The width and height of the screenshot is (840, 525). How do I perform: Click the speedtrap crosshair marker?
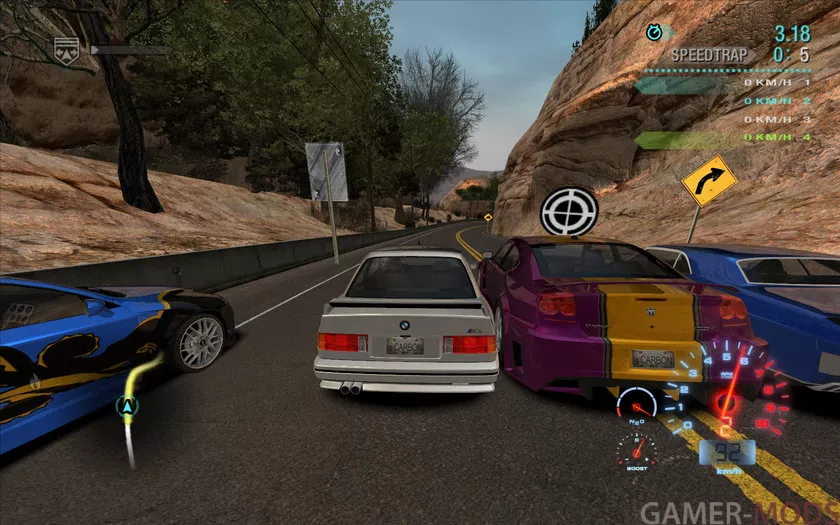pos(569,210)
